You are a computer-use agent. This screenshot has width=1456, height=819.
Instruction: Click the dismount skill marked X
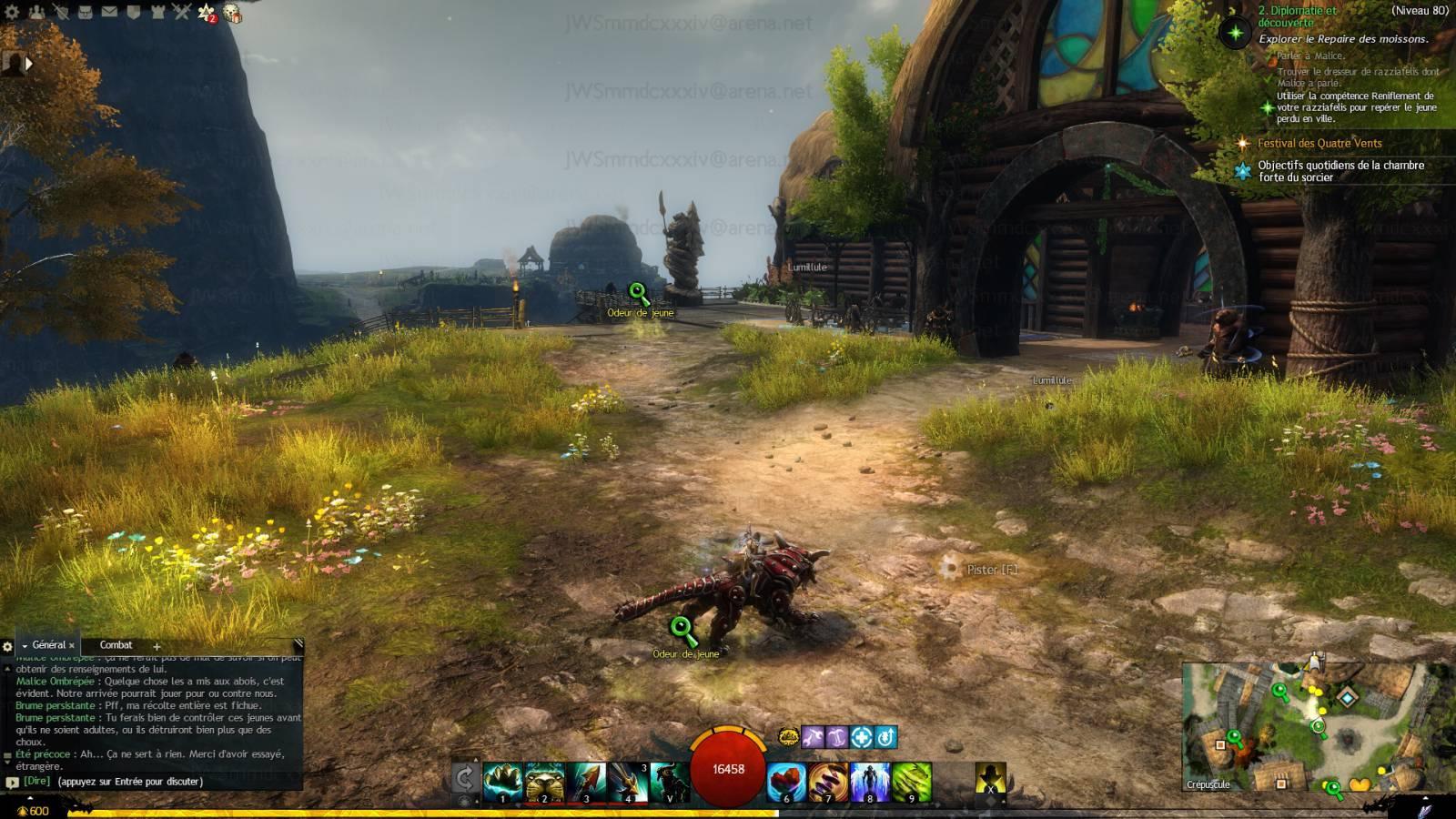pyautogui.click(x=990, y=780)
